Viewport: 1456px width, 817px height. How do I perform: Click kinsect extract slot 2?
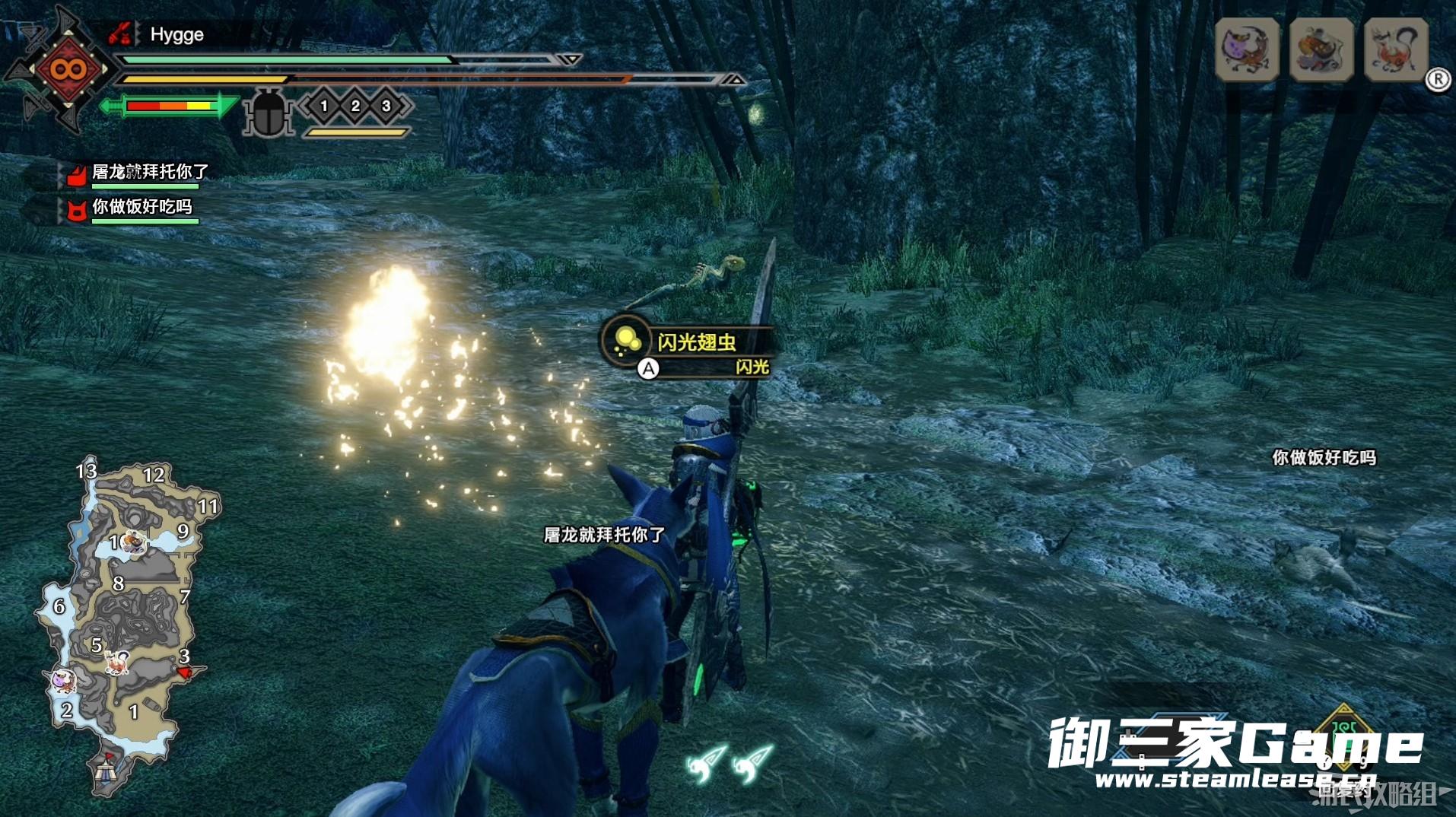click(355, 106)
